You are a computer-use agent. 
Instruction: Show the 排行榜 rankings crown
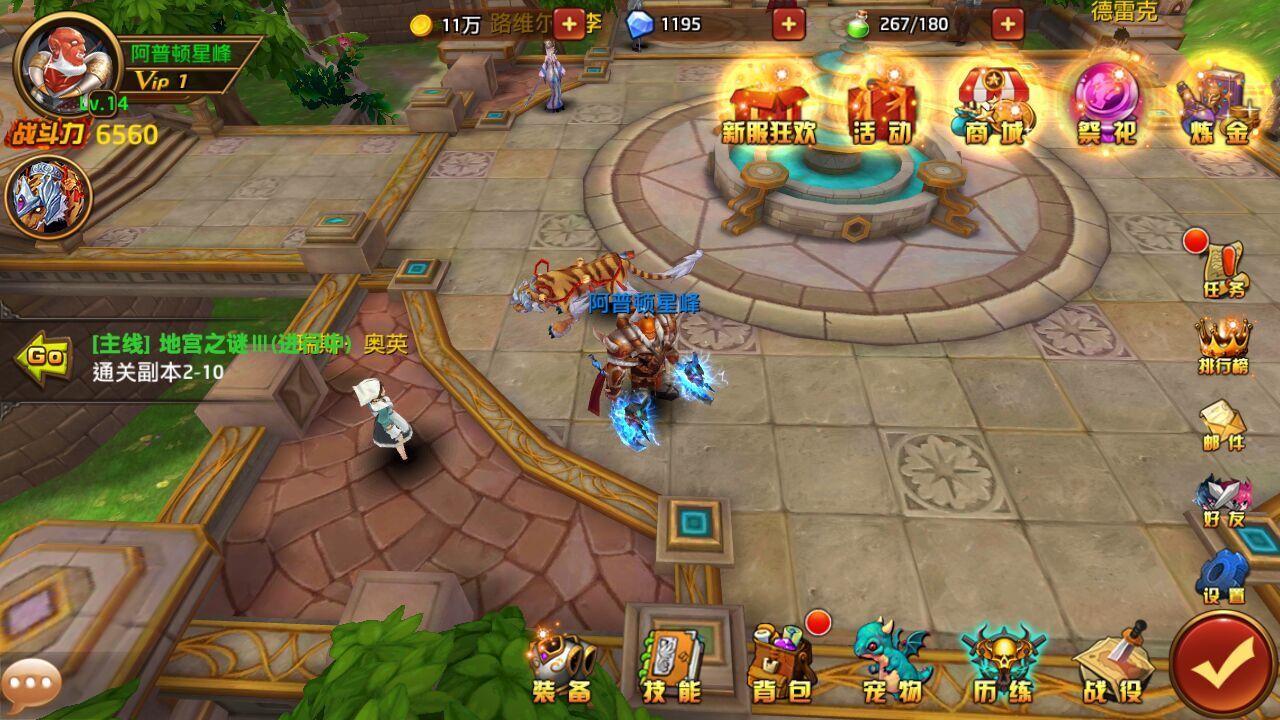(1224, 345)
